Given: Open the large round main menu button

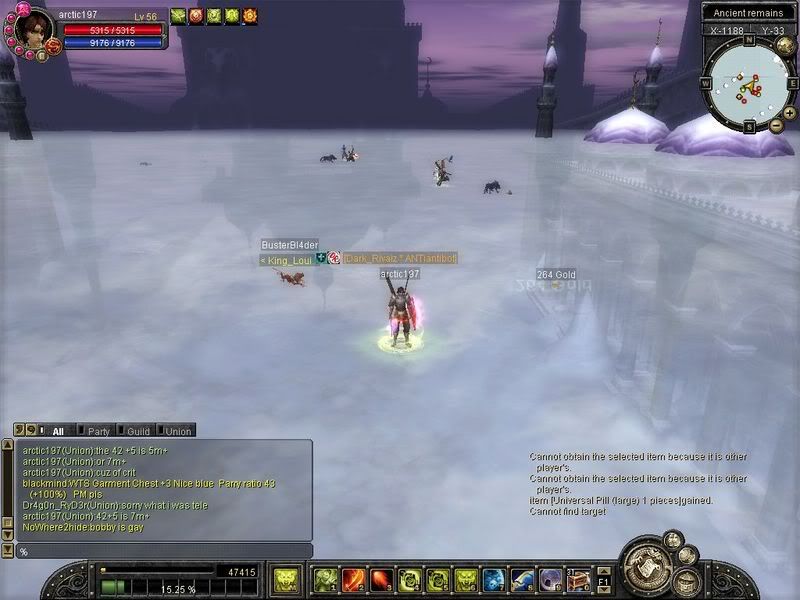Looking at the screenshot, I should tap(646, 566).
